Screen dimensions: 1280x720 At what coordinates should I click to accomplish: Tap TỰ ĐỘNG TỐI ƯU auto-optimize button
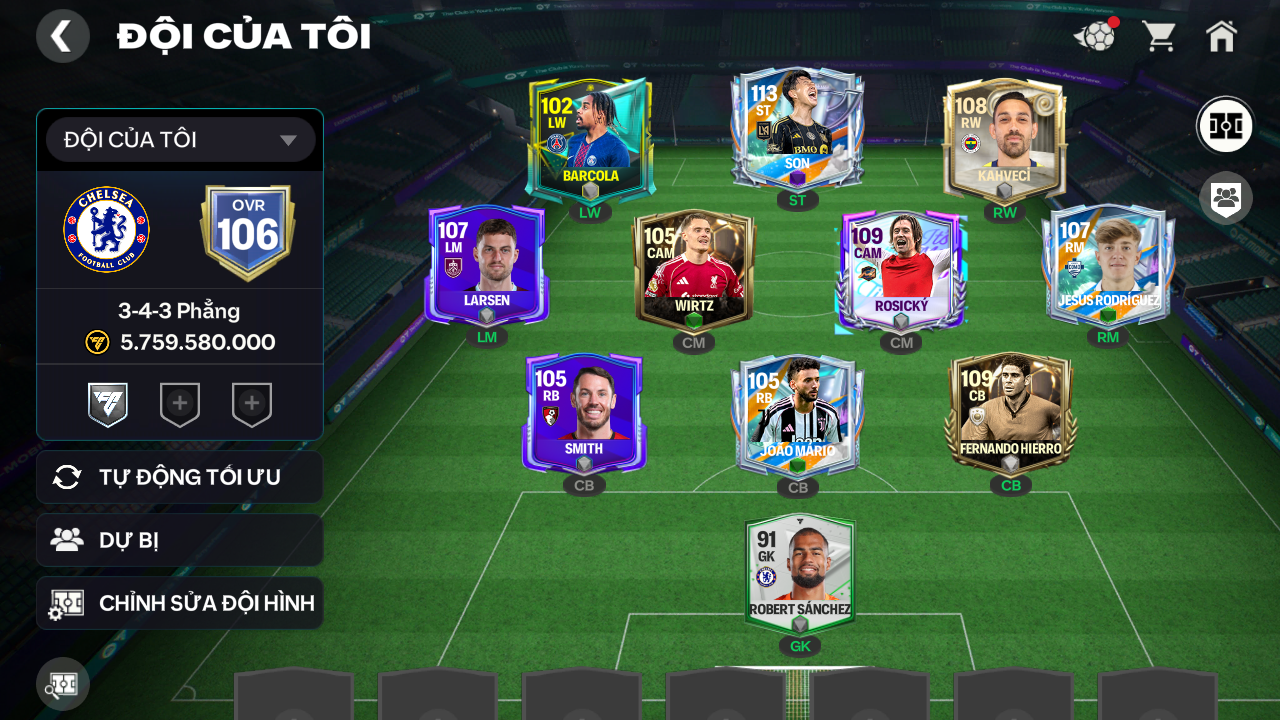[180, 477]
